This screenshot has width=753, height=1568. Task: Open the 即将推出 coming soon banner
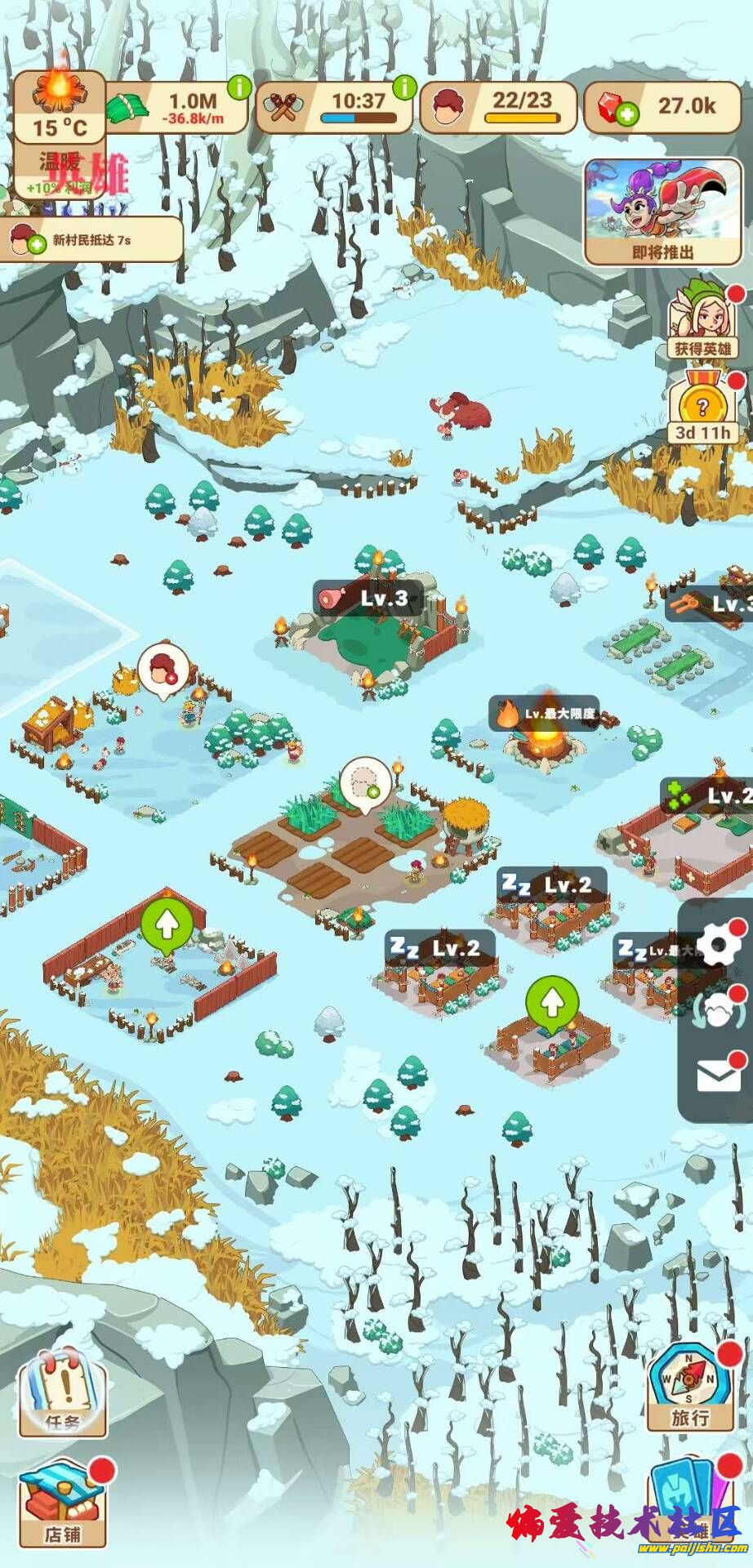(662, 212)
